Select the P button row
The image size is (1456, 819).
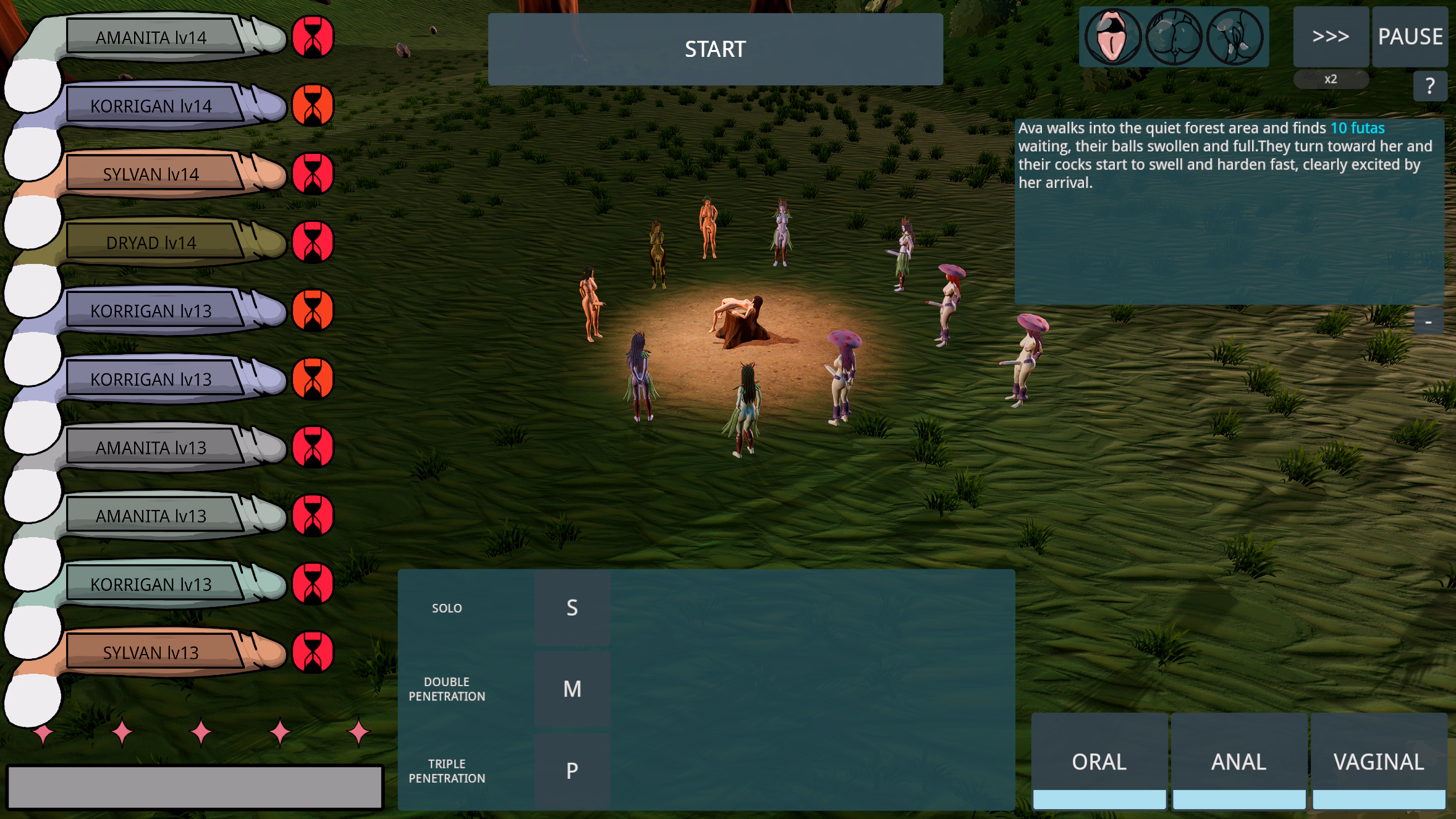(572, 771)
